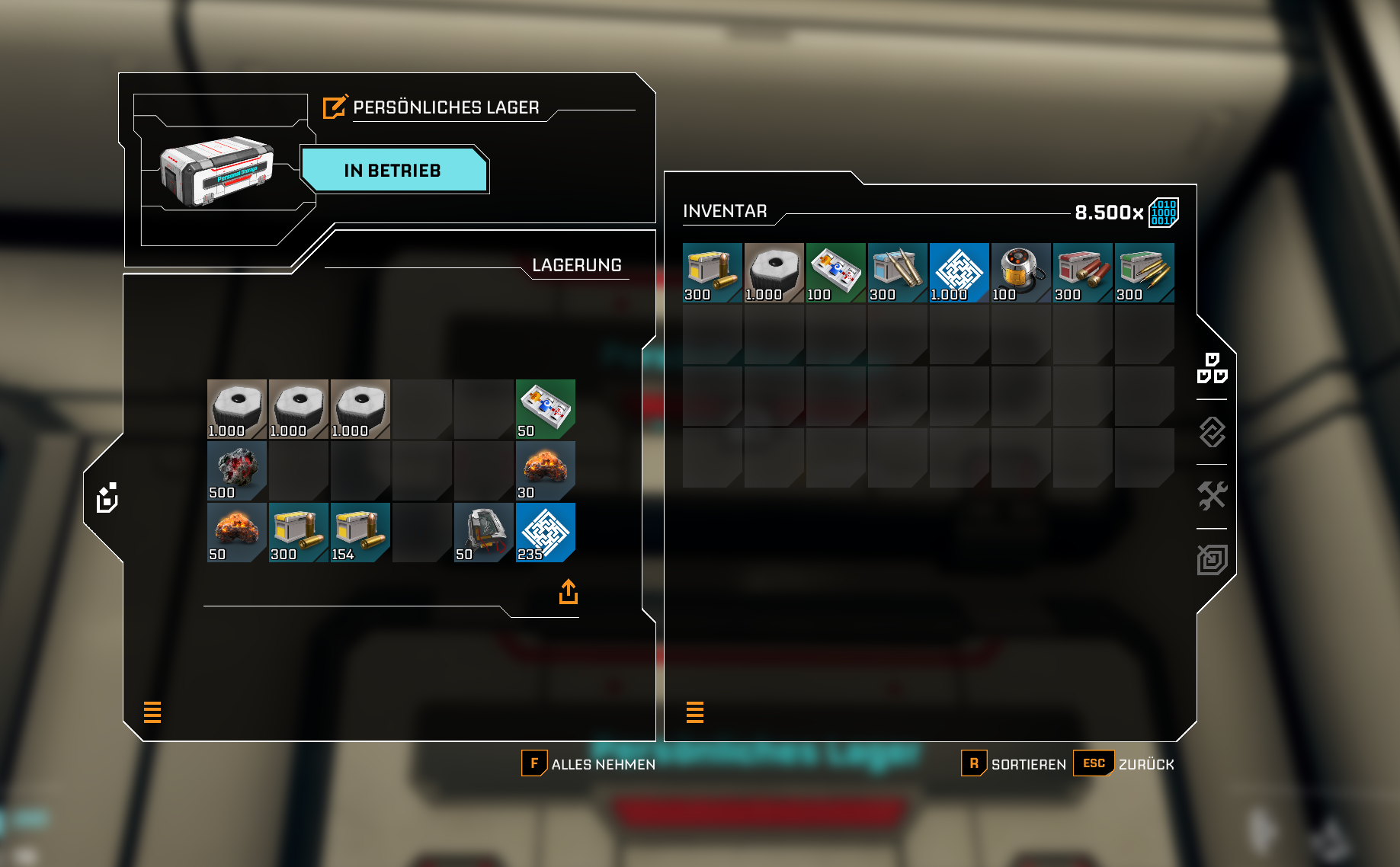1400x867 pixels.
Task: Pick the 154-count ammo crate in storage
Action: (360, 532)
